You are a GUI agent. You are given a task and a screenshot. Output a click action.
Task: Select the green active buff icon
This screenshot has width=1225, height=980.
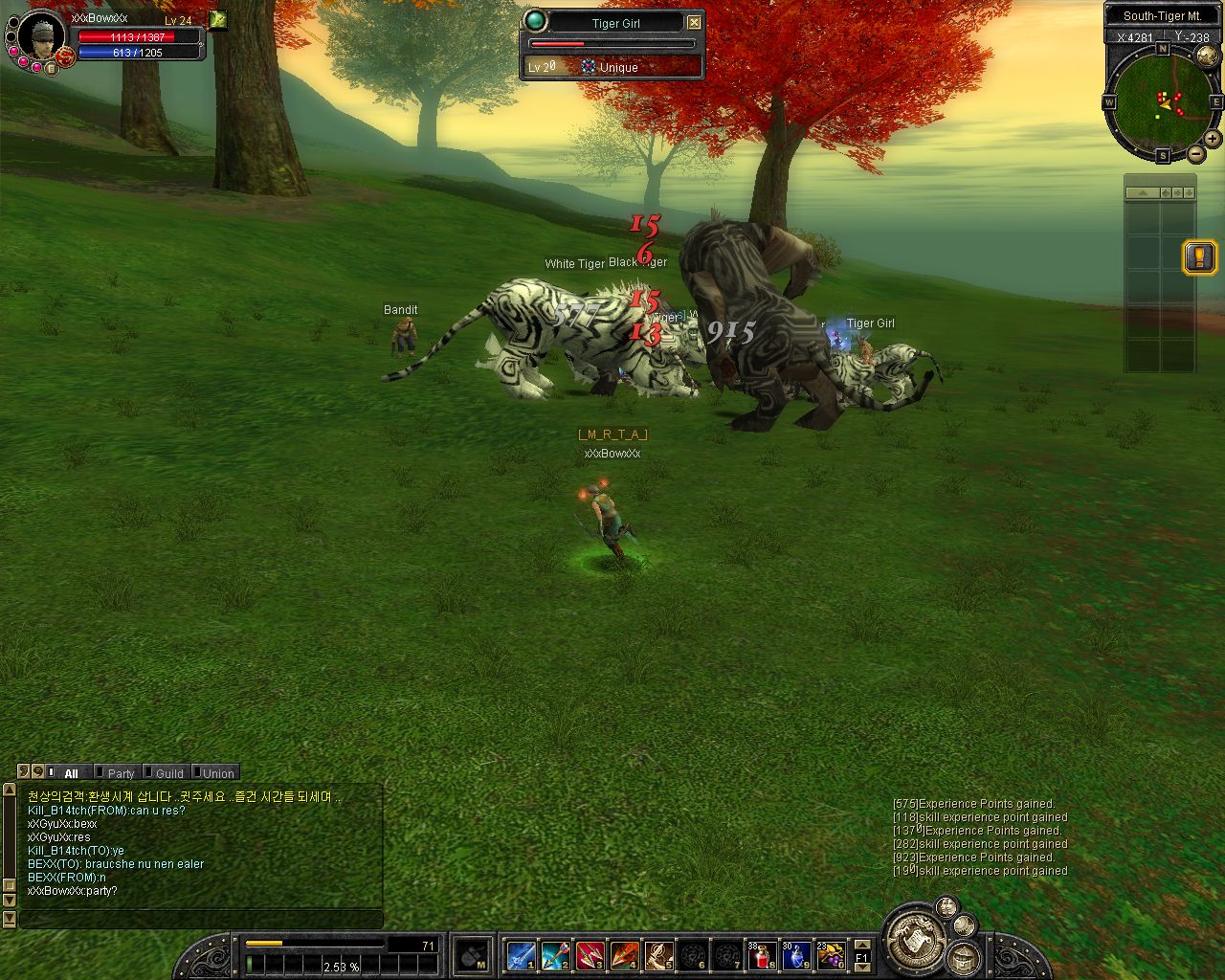click(218, 19)
